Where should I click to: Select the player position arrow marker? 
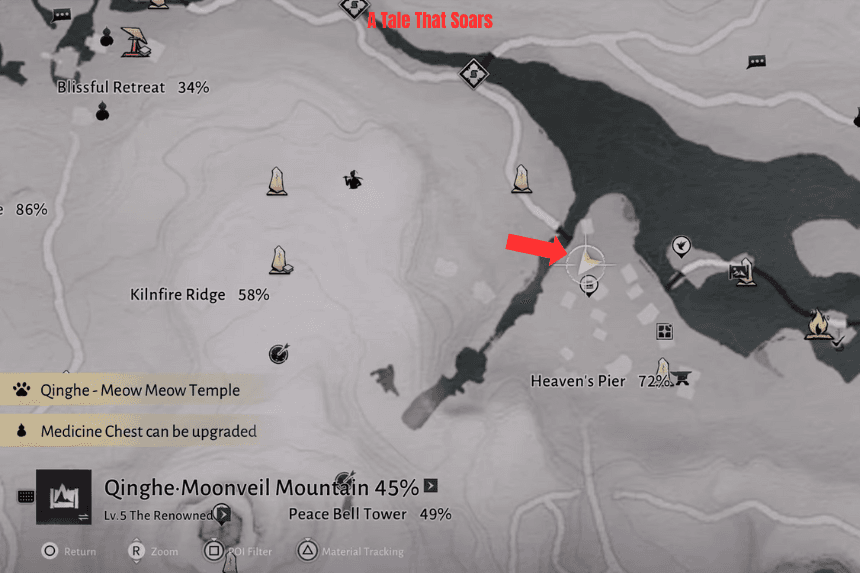589,262
